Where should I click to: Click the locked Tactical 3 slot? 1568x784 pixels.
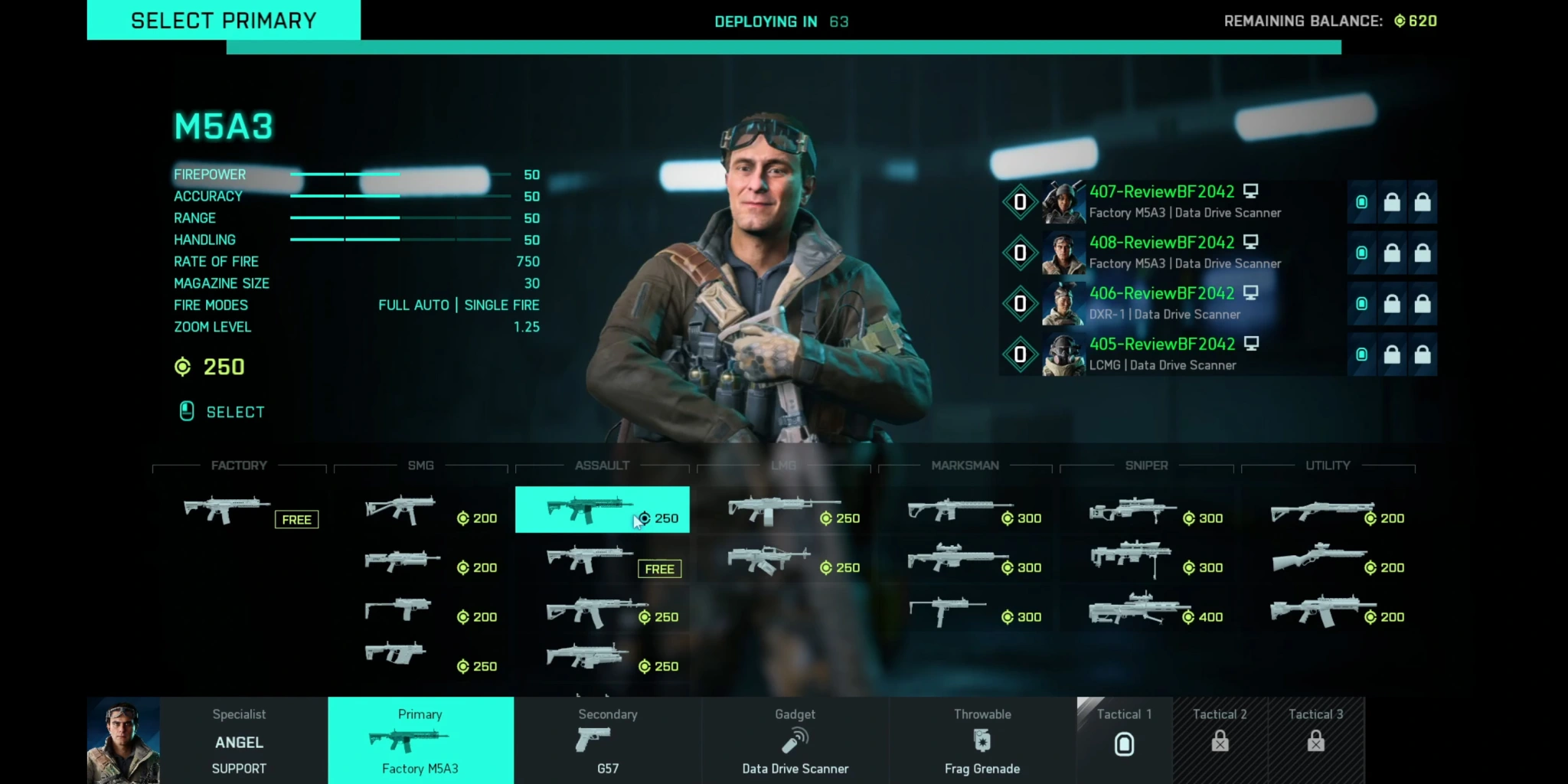click(1315, 740)
